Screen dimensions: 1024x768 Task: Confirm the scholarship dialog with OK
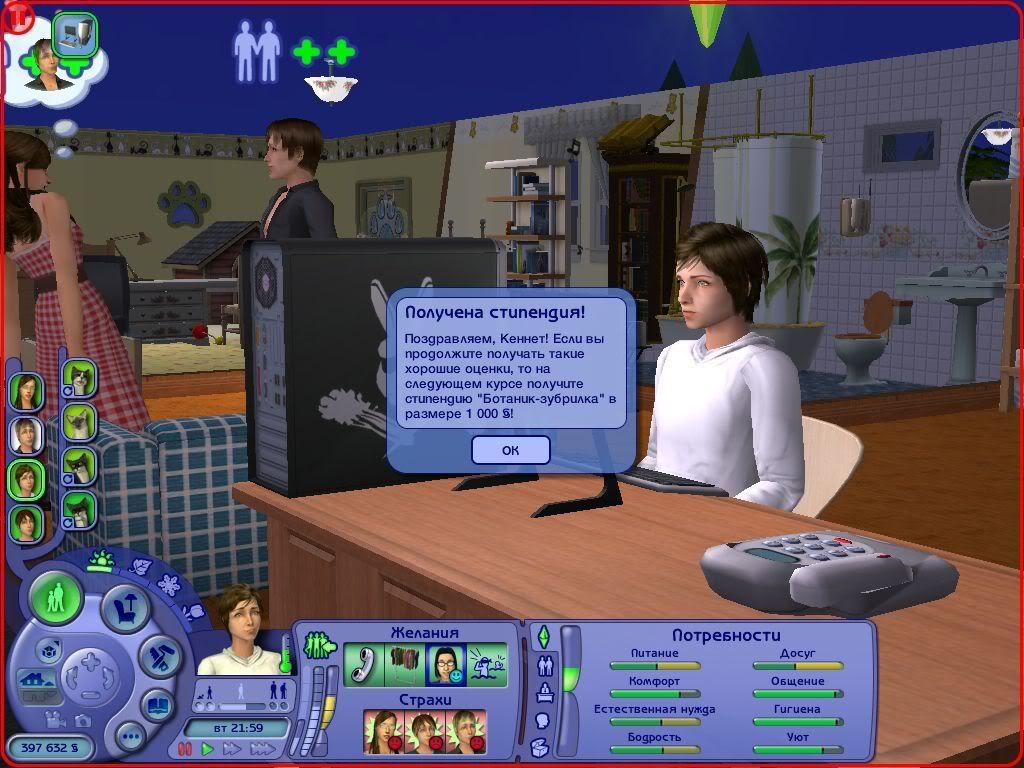click(510, 450)
